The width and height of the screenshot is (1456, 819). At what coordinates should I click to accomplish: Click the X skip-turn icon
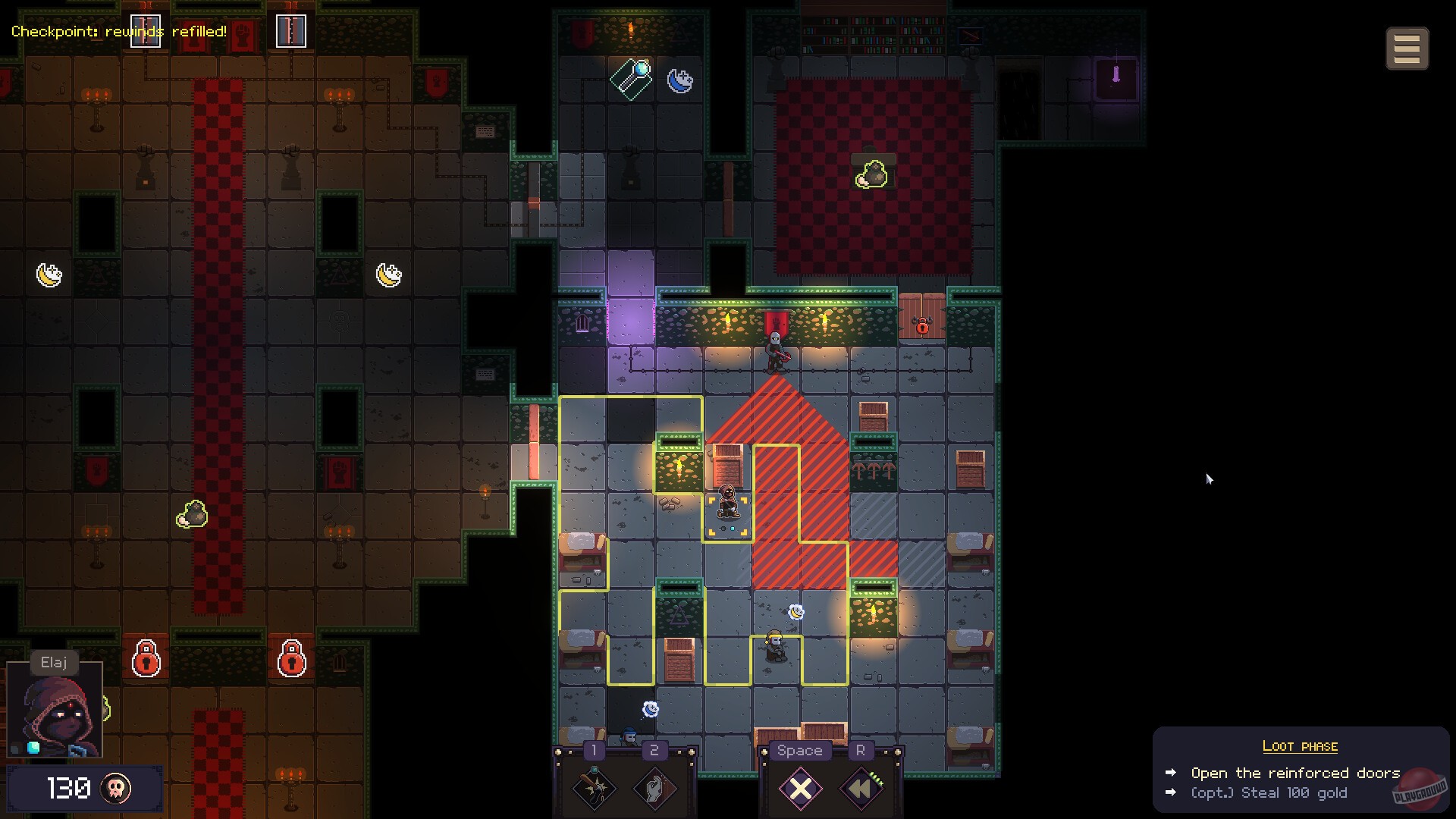click(799, 789)
